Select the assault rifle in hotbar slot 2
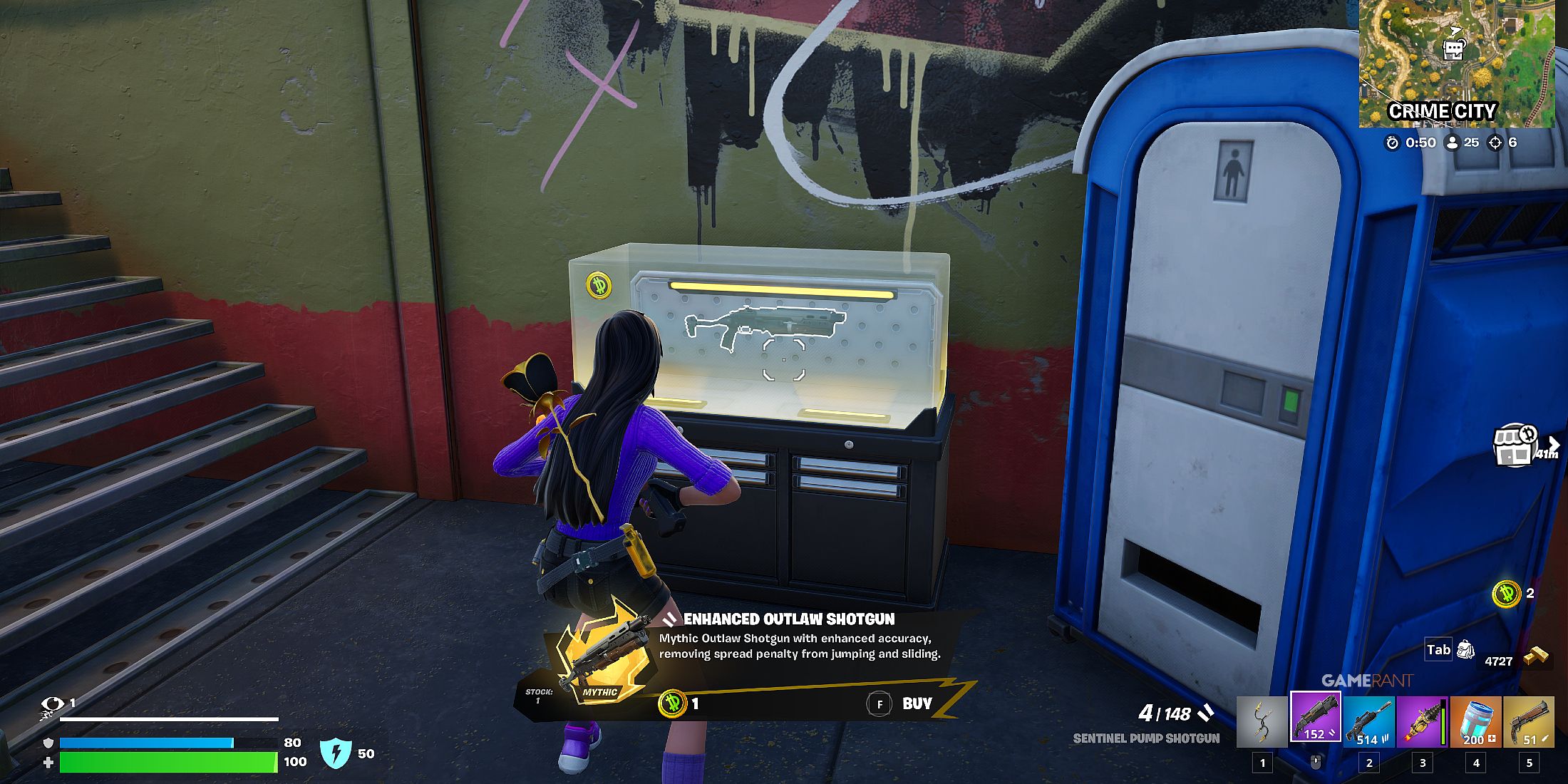This screenshot has width=1568, height=784. 1368,720
